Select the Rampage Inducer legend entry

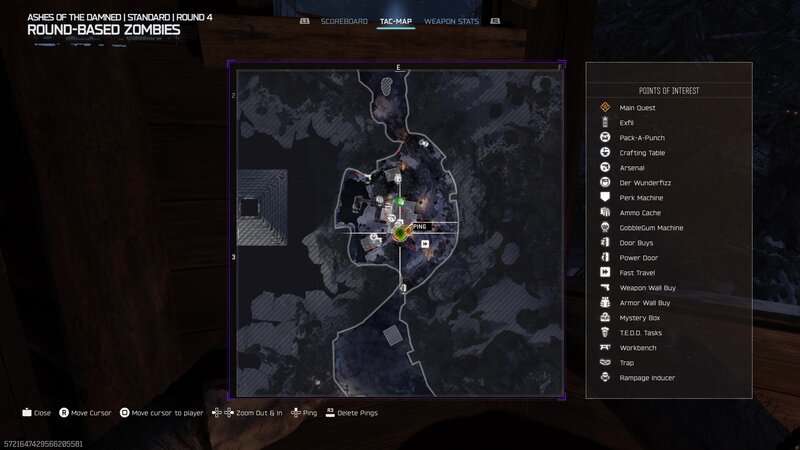pyautogui.click(x=647, y=377)
